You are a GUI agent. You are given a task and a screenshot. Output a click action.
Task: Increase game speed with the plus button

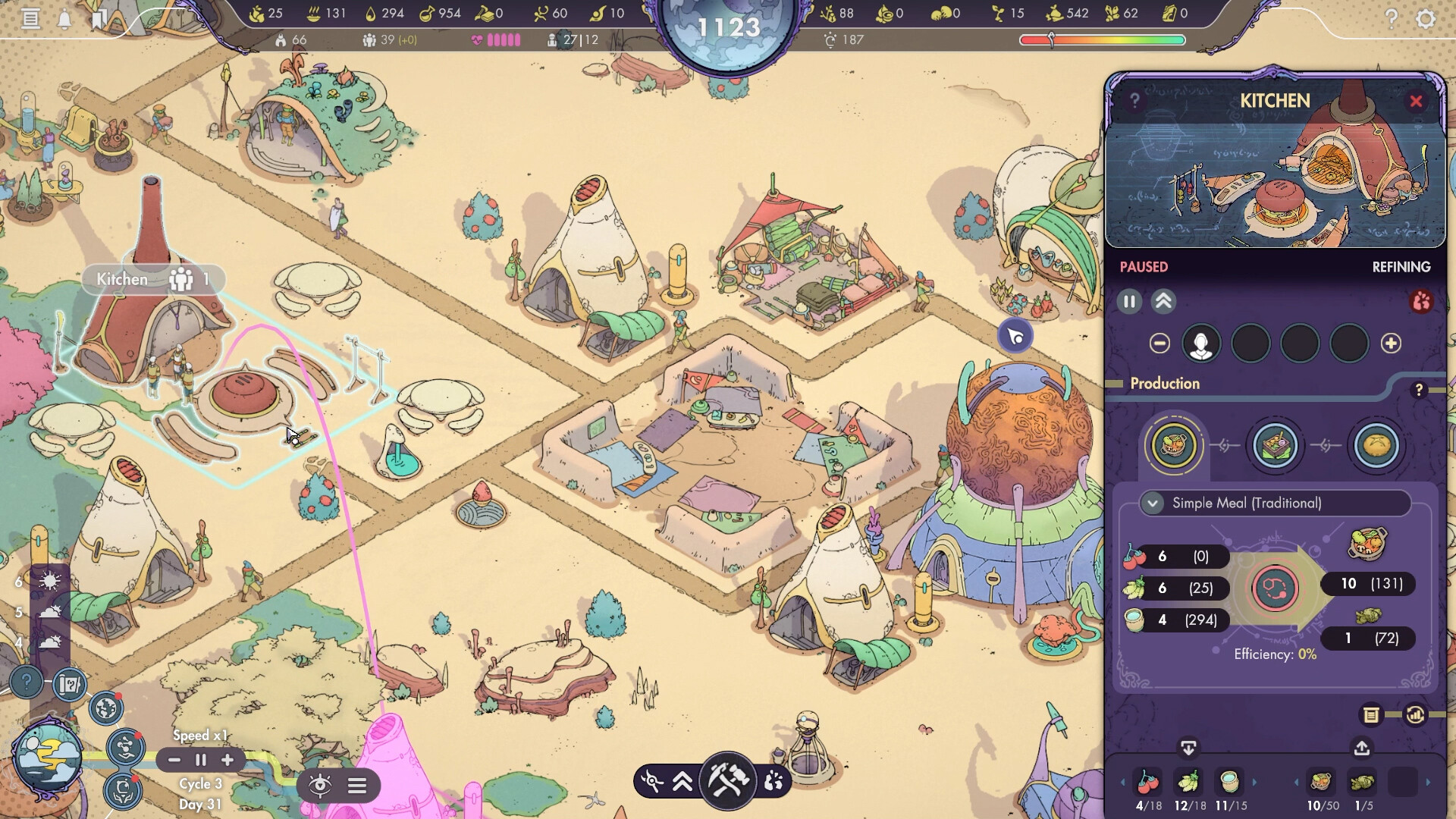coord(227,760)
